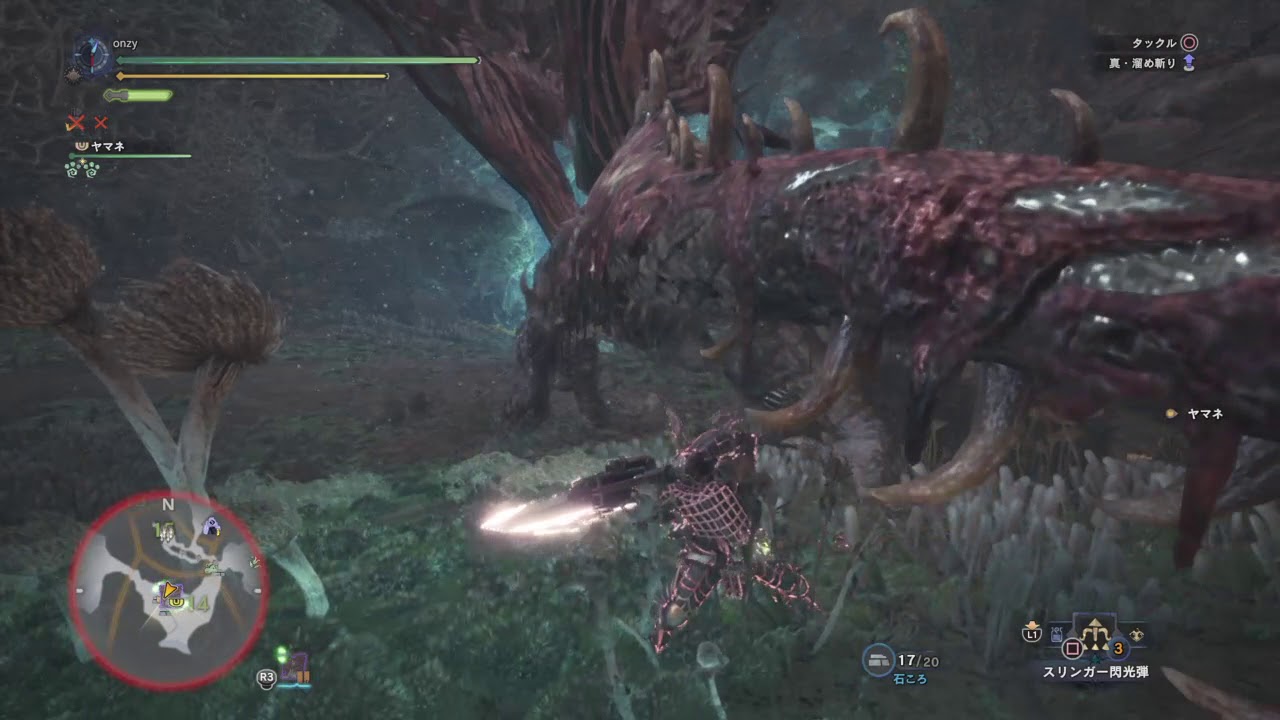This screenshot has width=1280, height=720.
Task: Select the monster target icon beside minimap
Action: (x=296, y=667)
